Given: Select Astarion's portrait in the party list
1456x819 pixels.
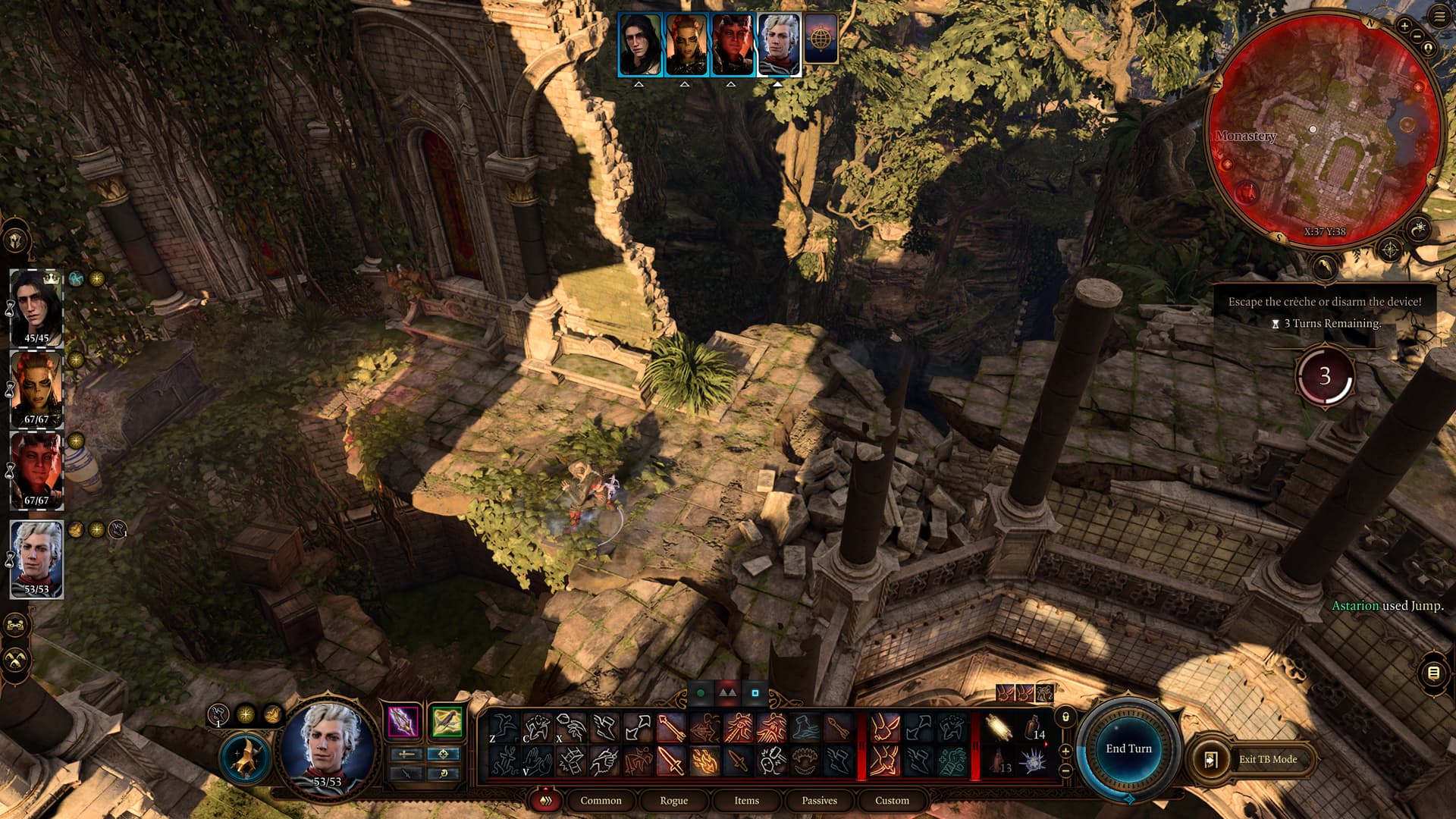Looking at the screenshot, I should point(36,558).
